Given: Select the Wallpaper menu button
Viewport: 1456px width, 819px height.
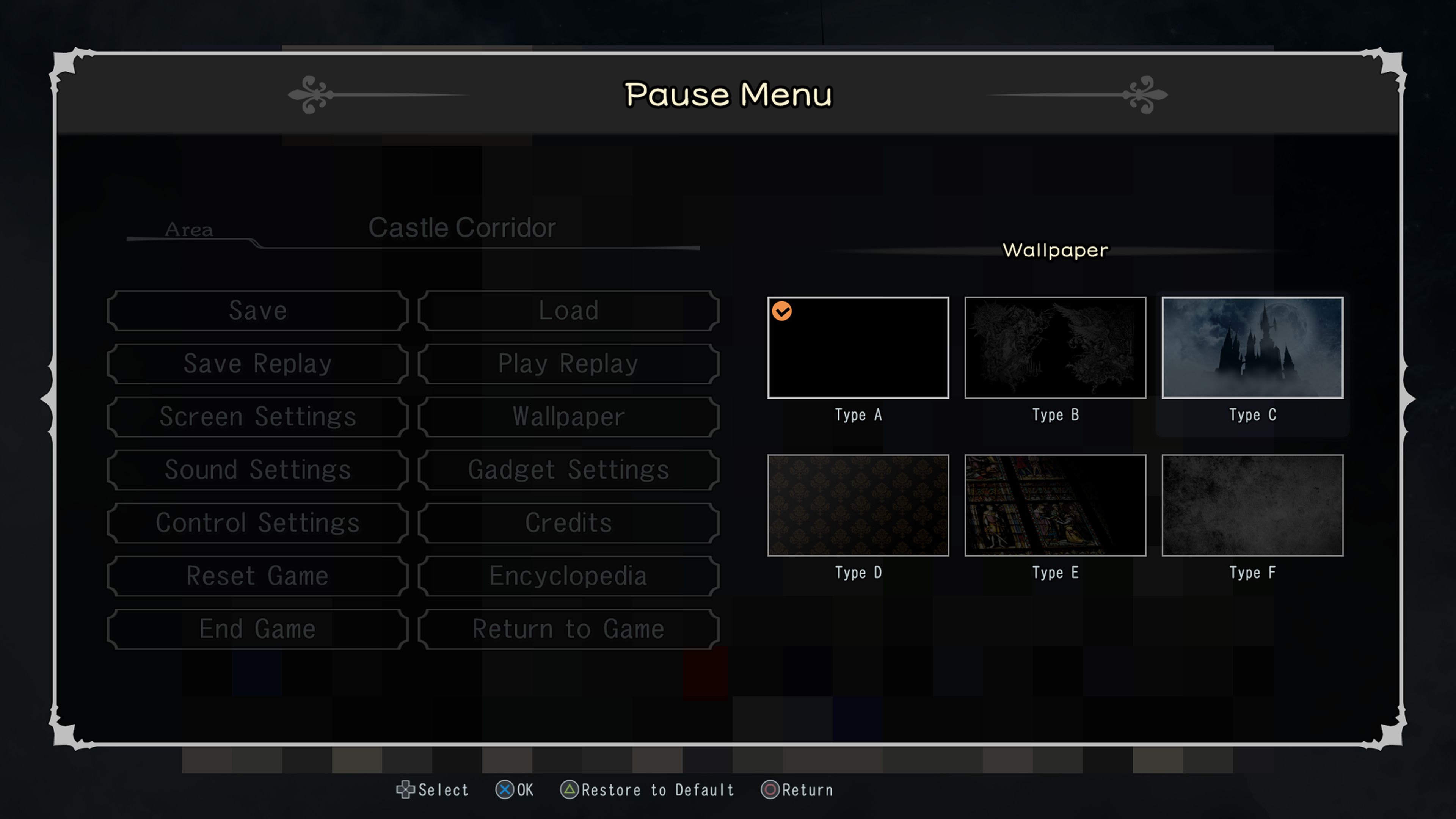Looking at the screenshot, I should (568, 417).
